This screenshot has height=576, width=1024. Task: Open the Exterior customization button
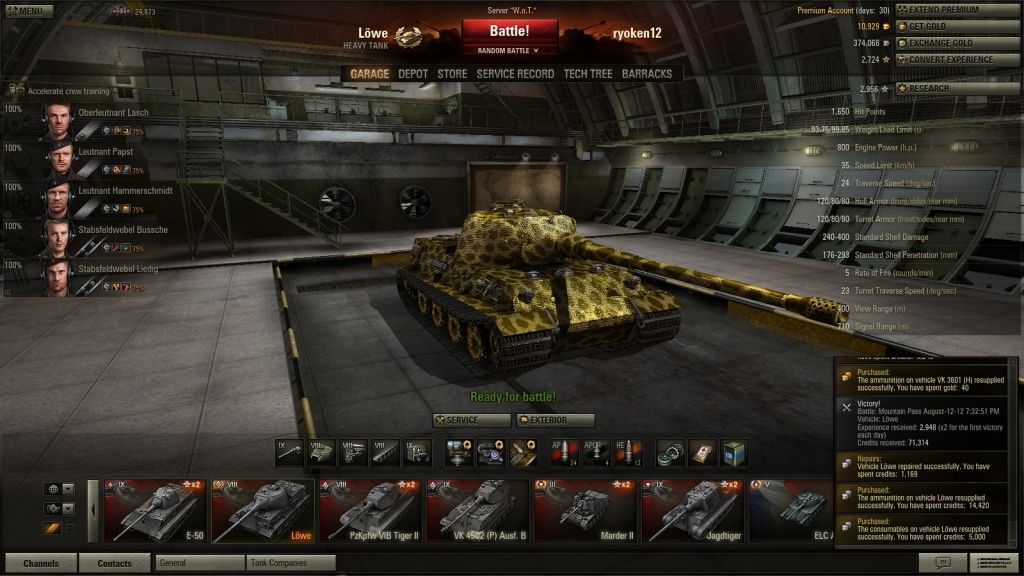tap(556, 420)
